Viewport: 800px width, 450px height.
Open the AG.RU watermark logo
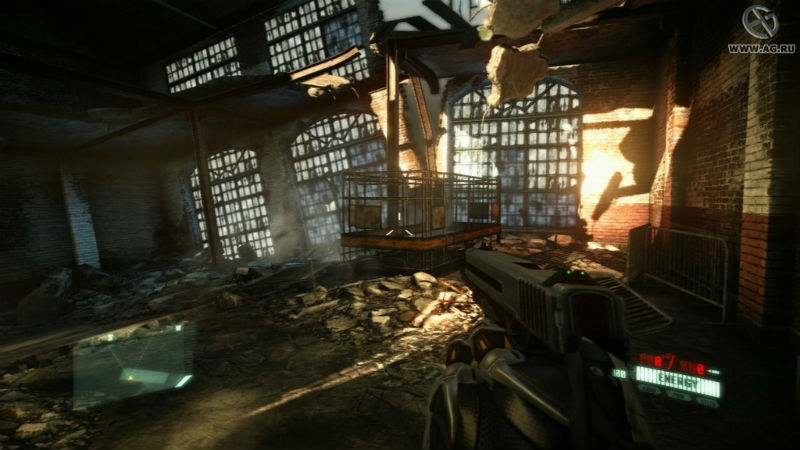tap(761, 25)
